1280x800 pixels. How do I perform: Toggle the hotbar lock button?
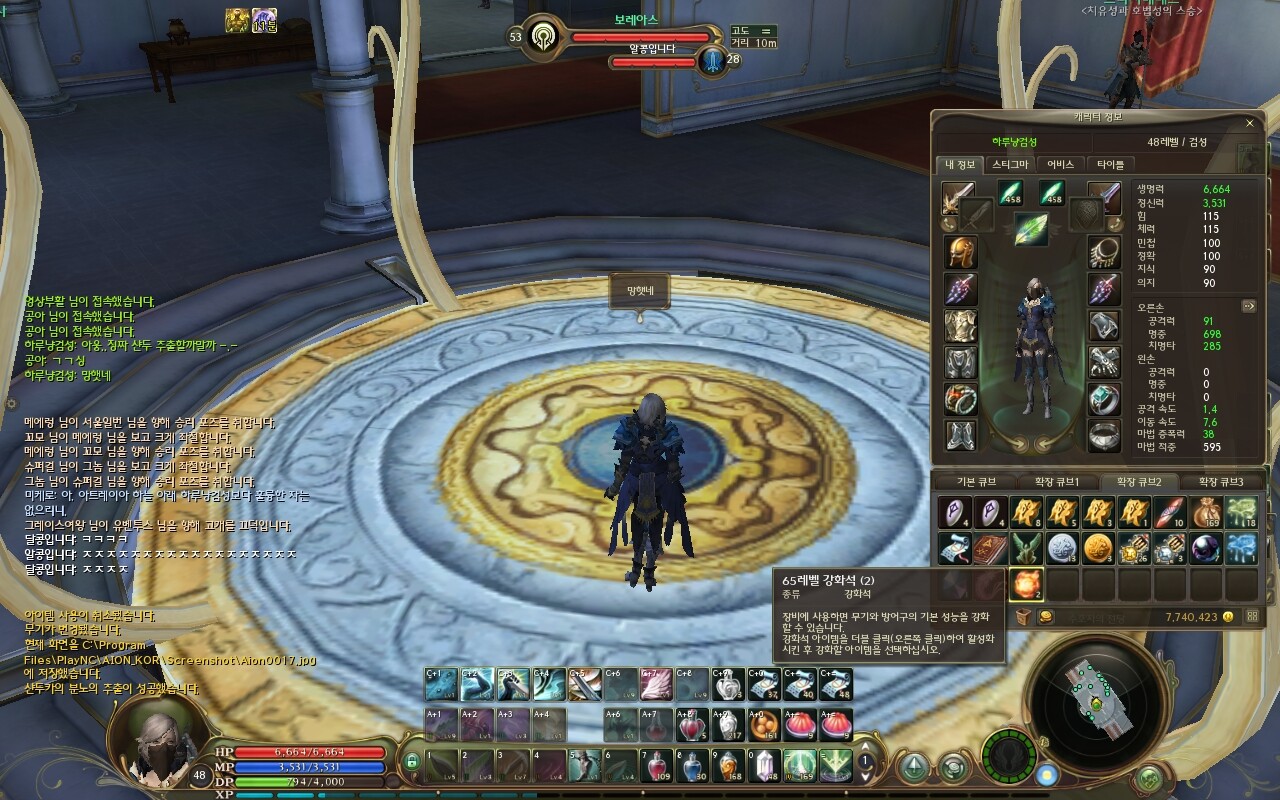411,762
